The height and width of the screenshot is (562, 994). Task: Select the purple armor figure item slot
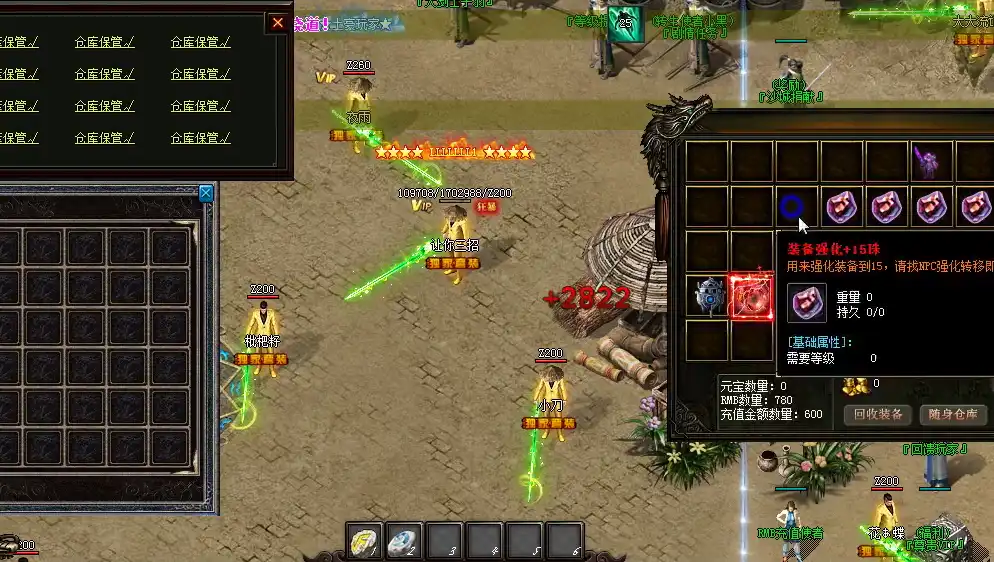point(930,161)
